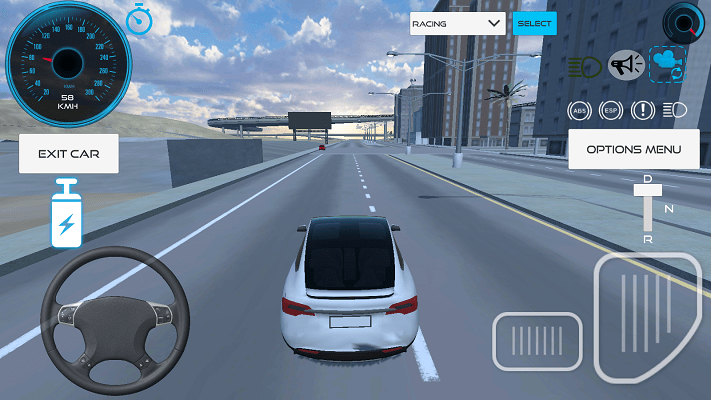Expand the Racing drive mode dropdown
This screenshot has width=711, height=400.
[x=457, y=23]
